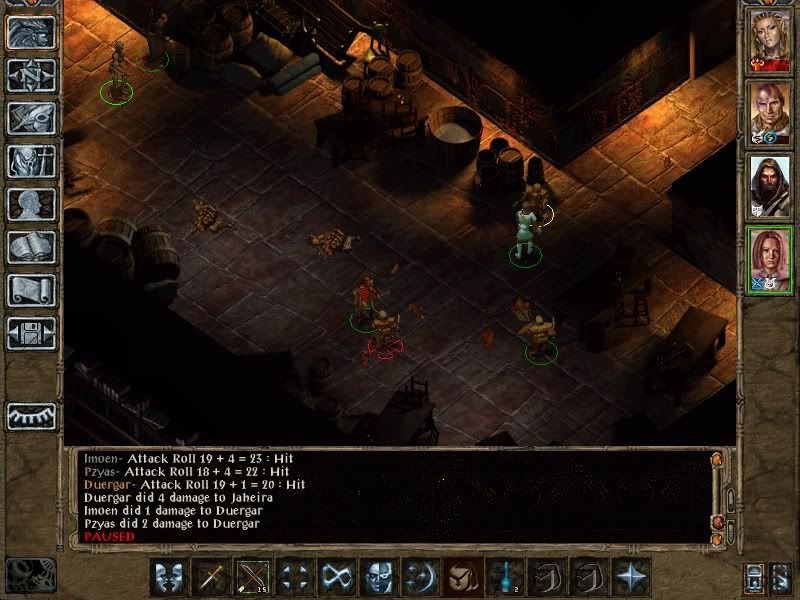The height and width of the screenshot is (600, 800).
Task: Open special abilities with the star icon
Action: tap(631, 577)
